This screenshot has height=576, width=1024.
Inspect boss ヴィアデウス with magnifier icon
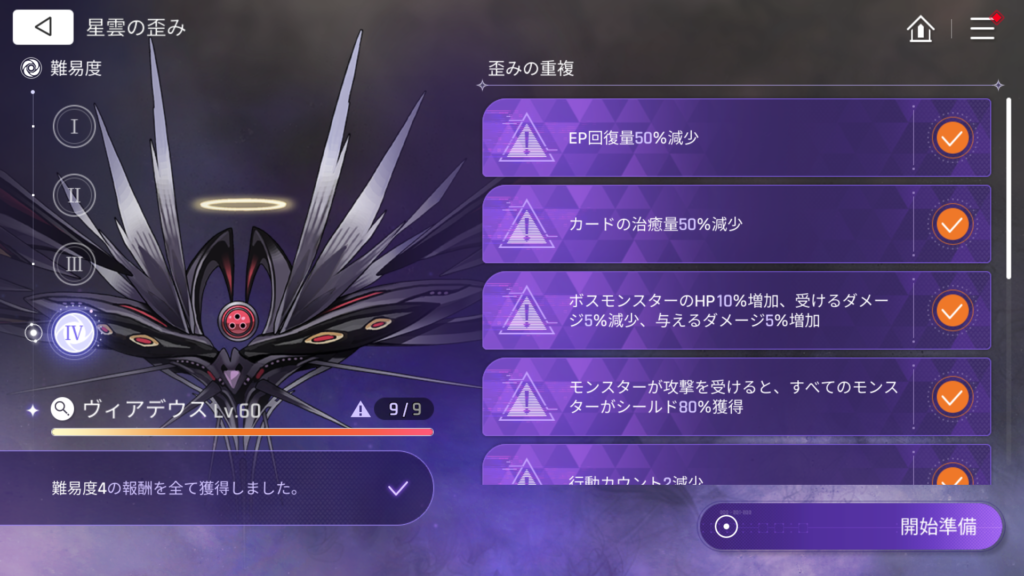pyautogui.click(x=62, y=408)
